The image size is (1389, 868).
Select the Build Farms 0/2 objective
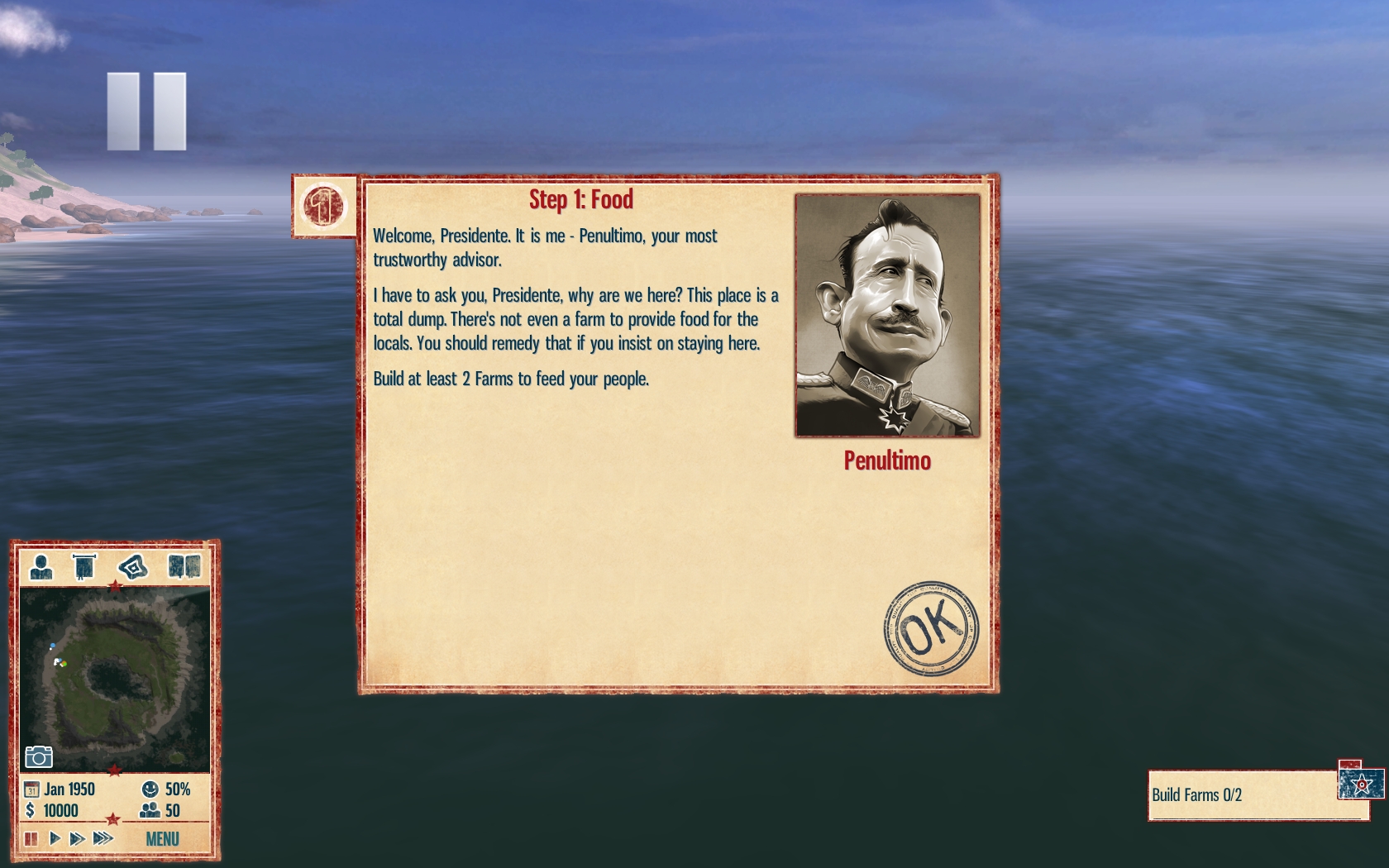click(x=1240, y=795)
